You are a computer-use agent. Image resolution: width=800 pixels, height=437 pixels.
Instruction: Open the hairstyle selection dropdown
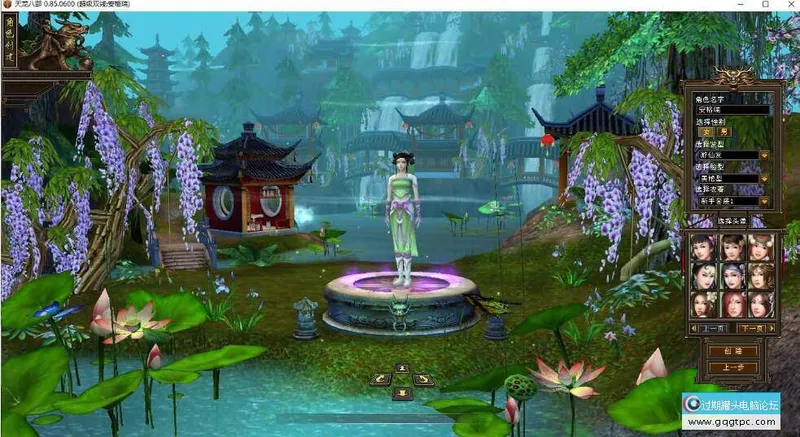764,155
